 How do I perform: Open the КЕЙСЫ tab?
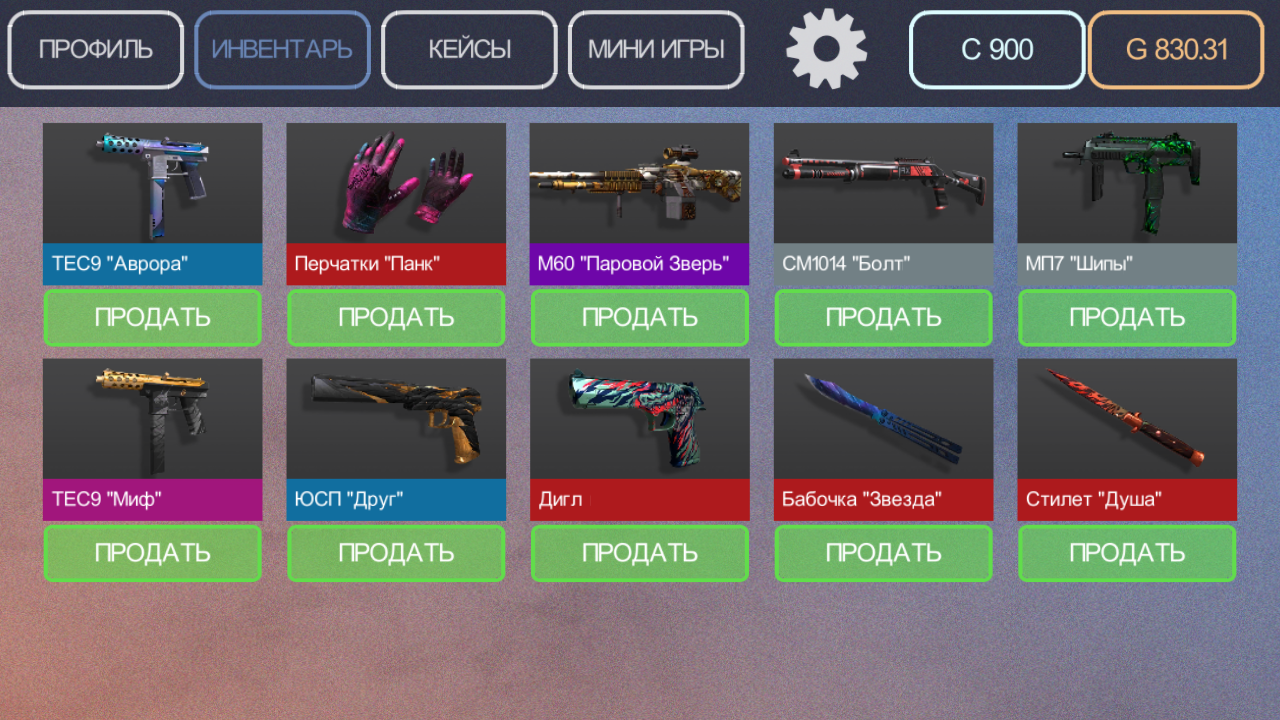pos(468,49)
